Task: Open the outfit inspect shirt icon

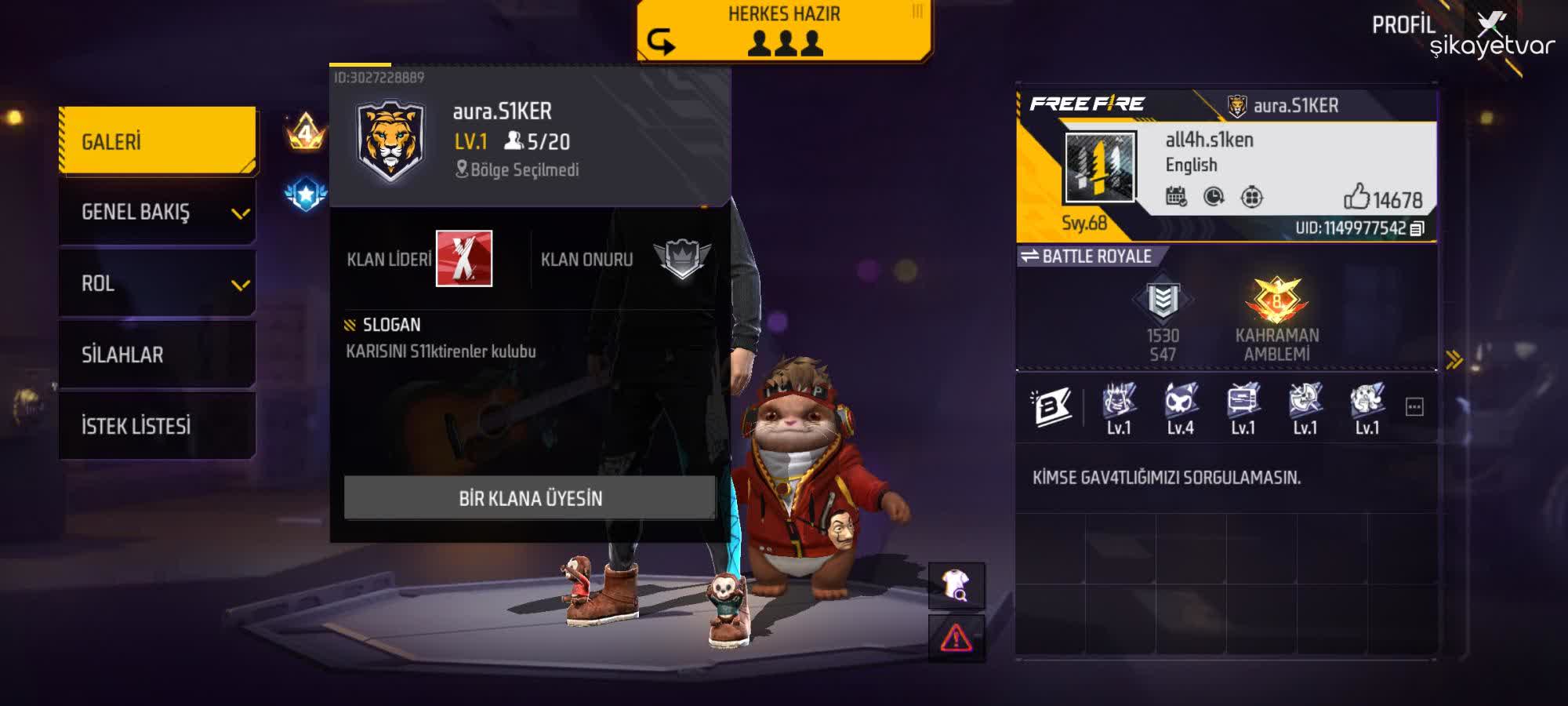Action: point(956,585)
